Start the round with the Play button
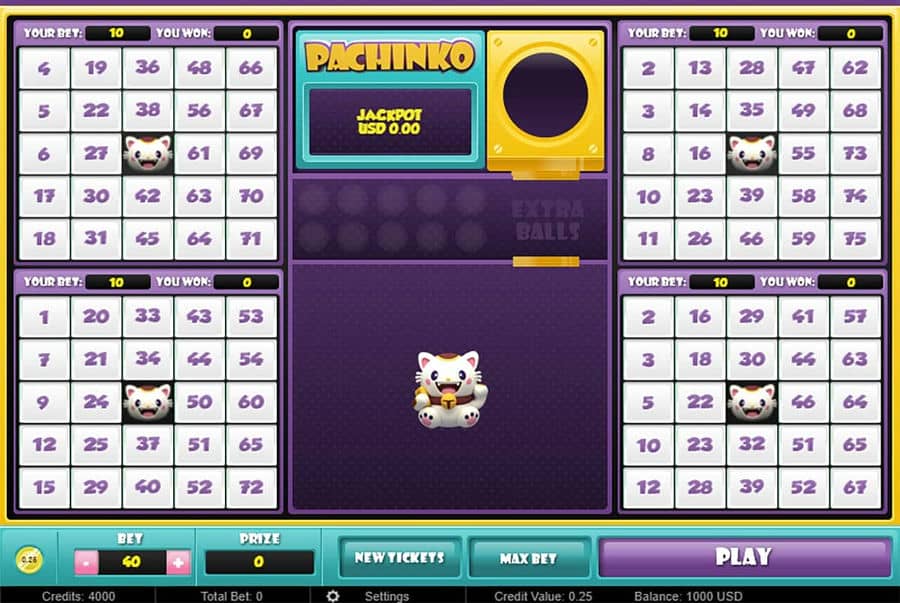The width and height of the screenshot is (900, 603). (x=743, y=557)
